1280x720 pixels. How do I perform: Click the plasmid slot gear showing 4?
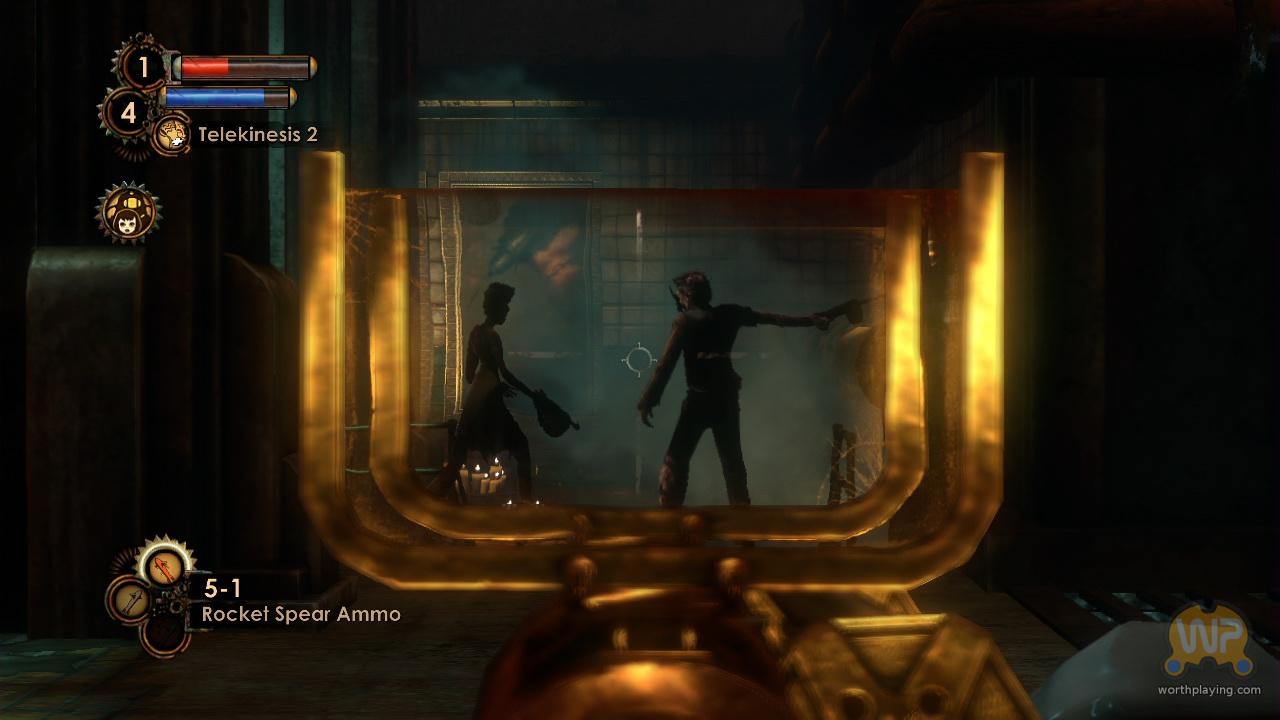point(130,110)
